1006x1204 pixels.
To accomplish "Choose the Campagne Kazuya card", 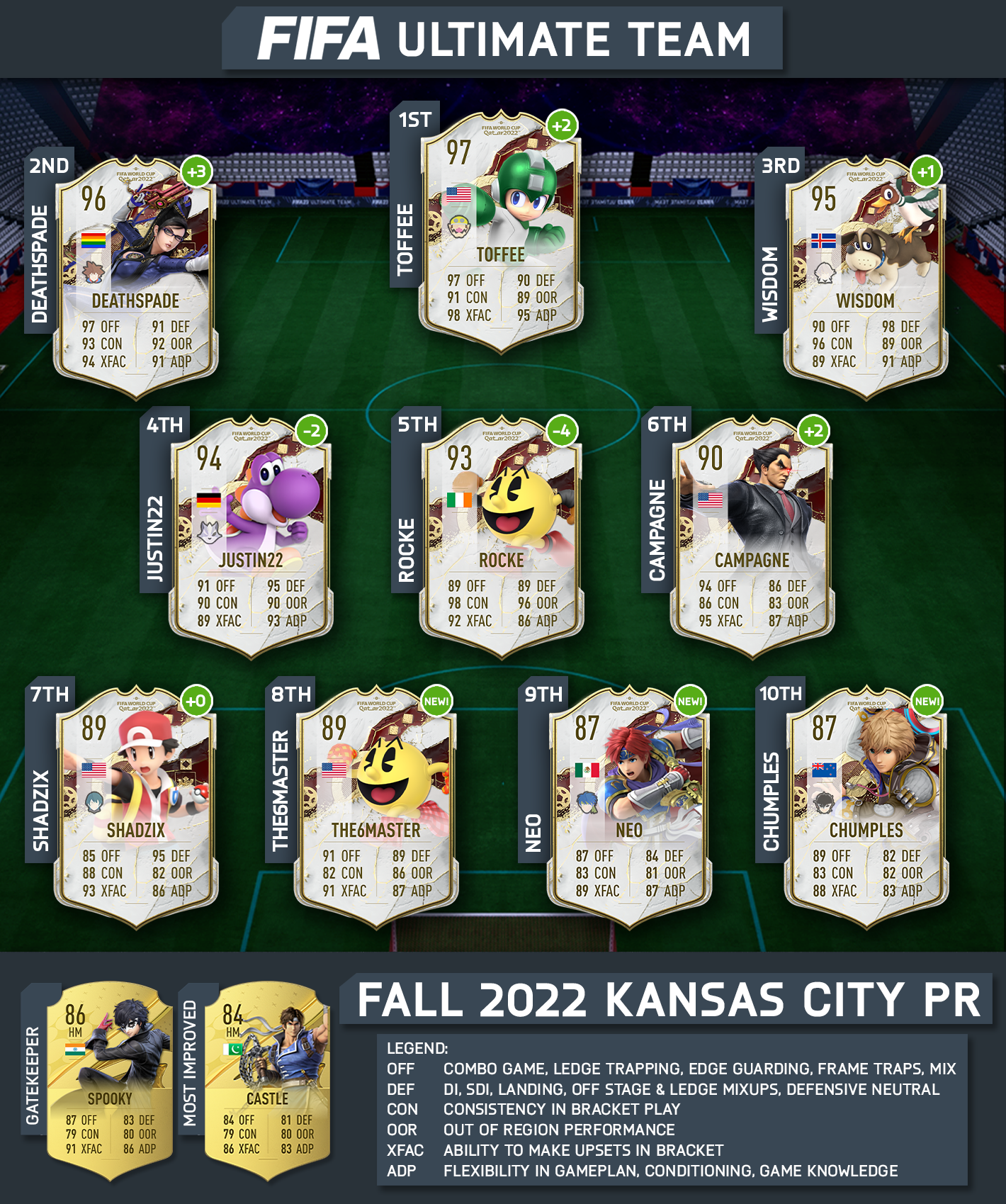I will (x=752, y=536).
